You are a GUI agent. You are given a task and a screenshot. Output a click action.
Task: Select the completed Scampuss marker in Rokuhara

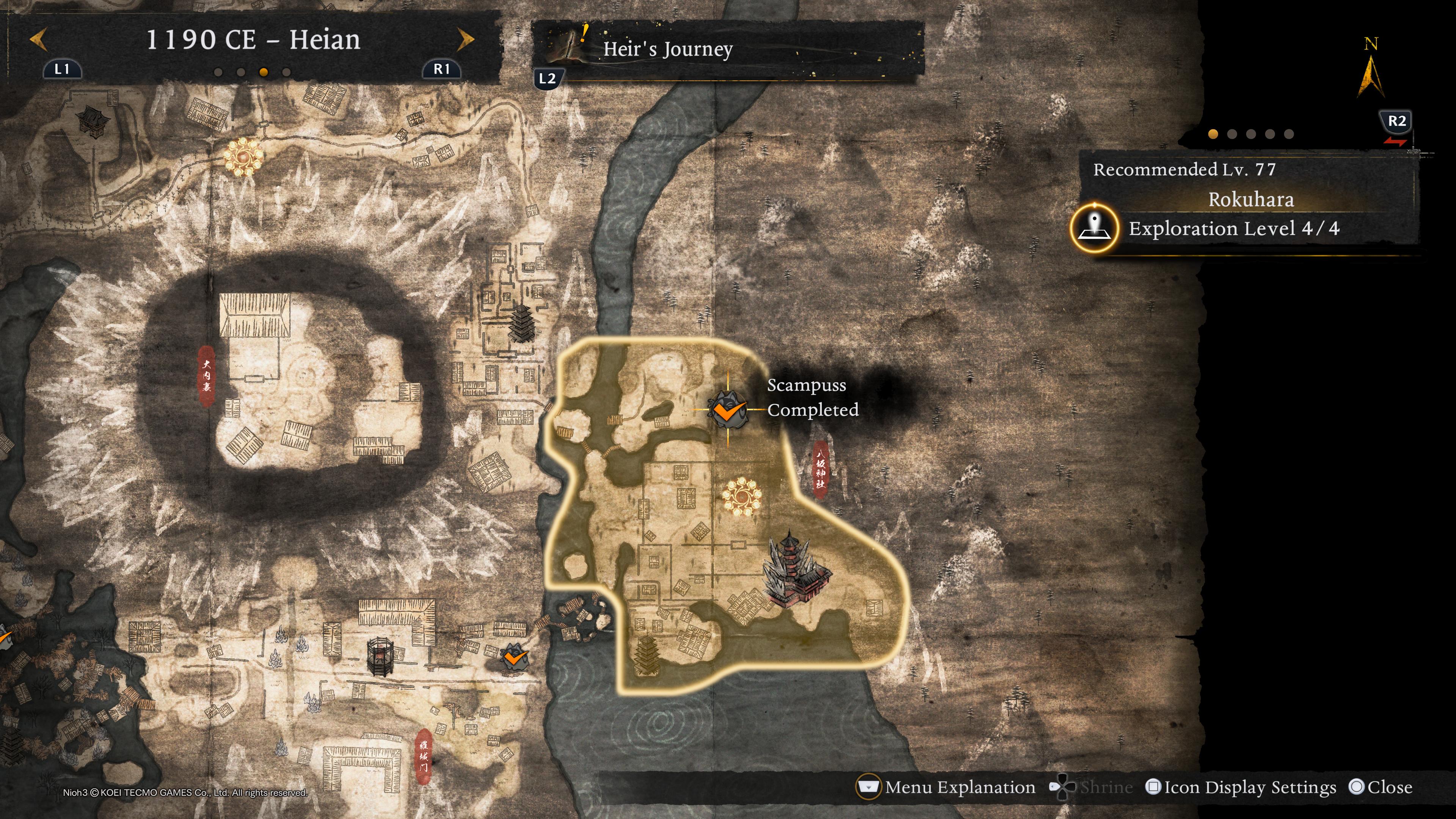(728, 409)
